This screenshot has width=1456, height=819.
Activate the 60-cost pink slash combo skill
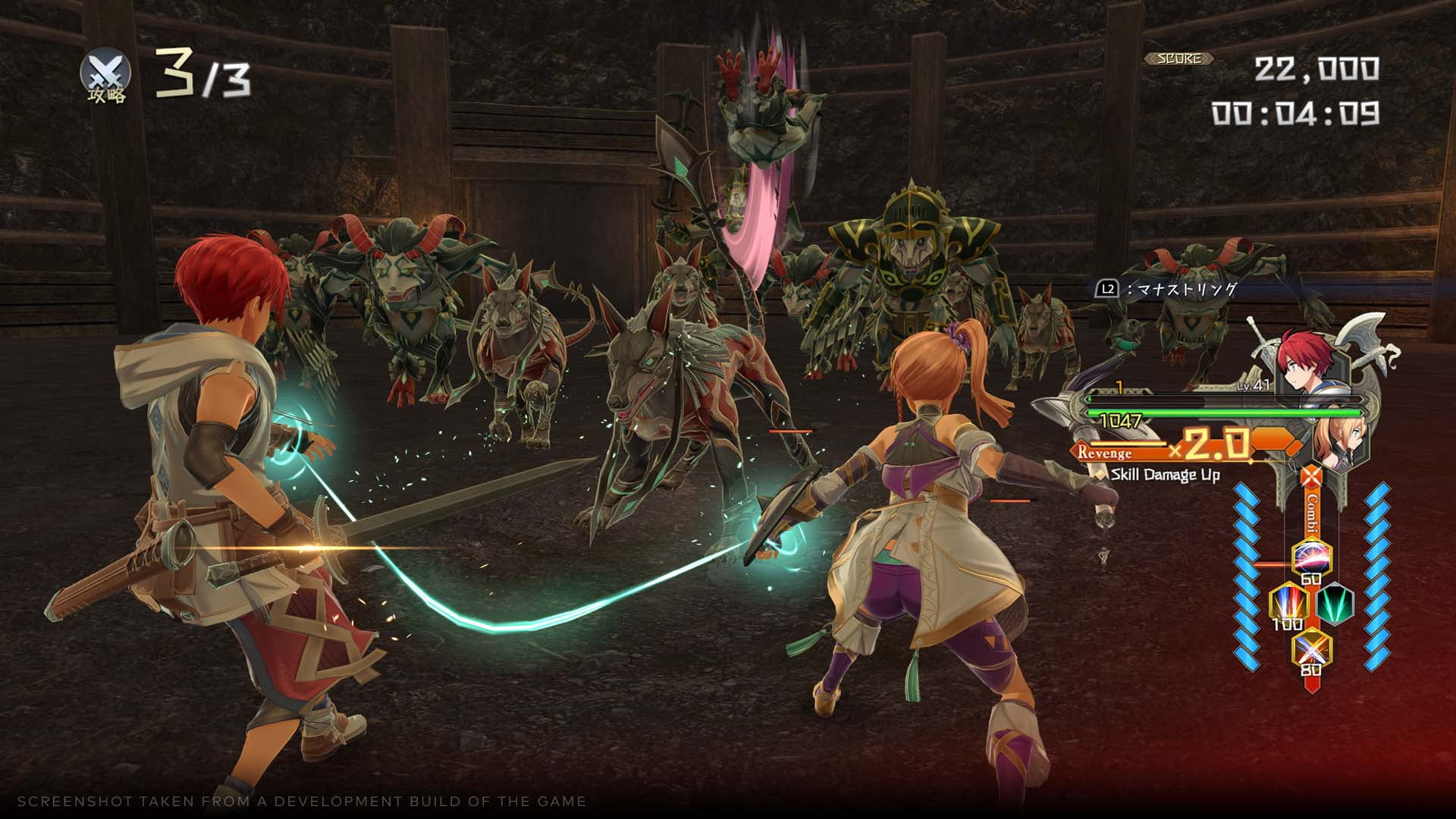(1311, 557)
